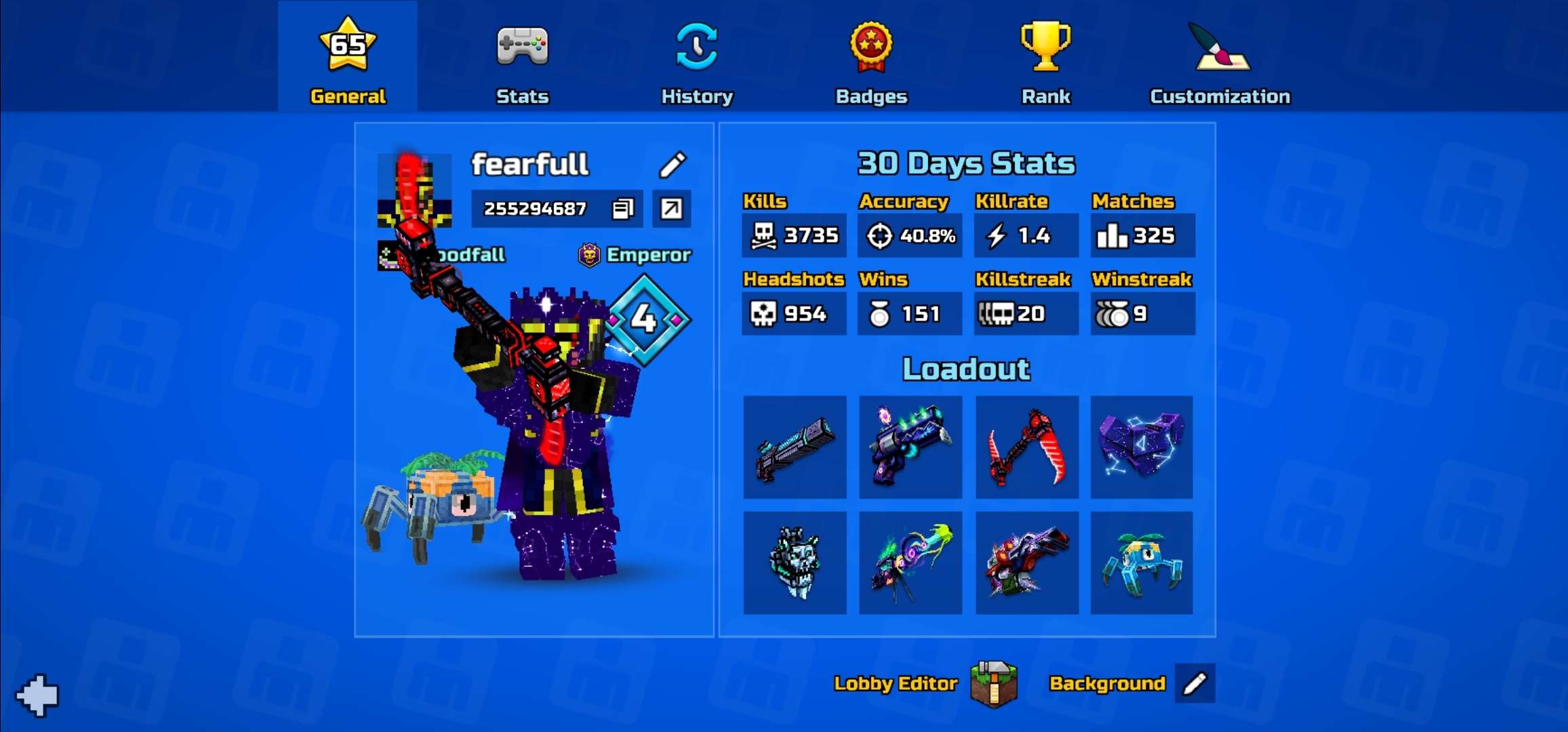Edit the fearfull player name
Viewport: 1568px width, 732px height.
pyautogui.click(x=672, y=164)
